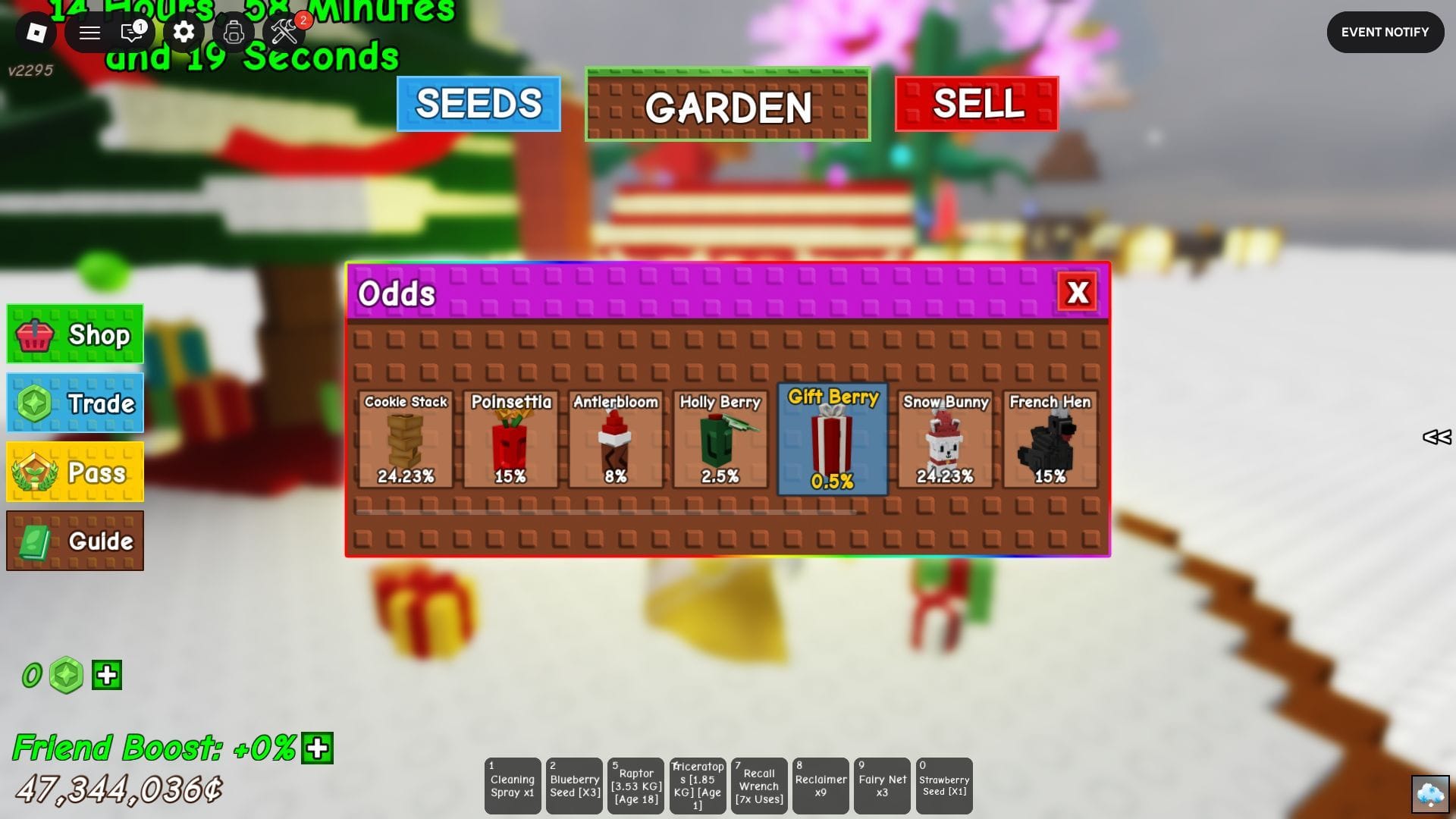Open the Roblox chat icon

click(130, 33)
